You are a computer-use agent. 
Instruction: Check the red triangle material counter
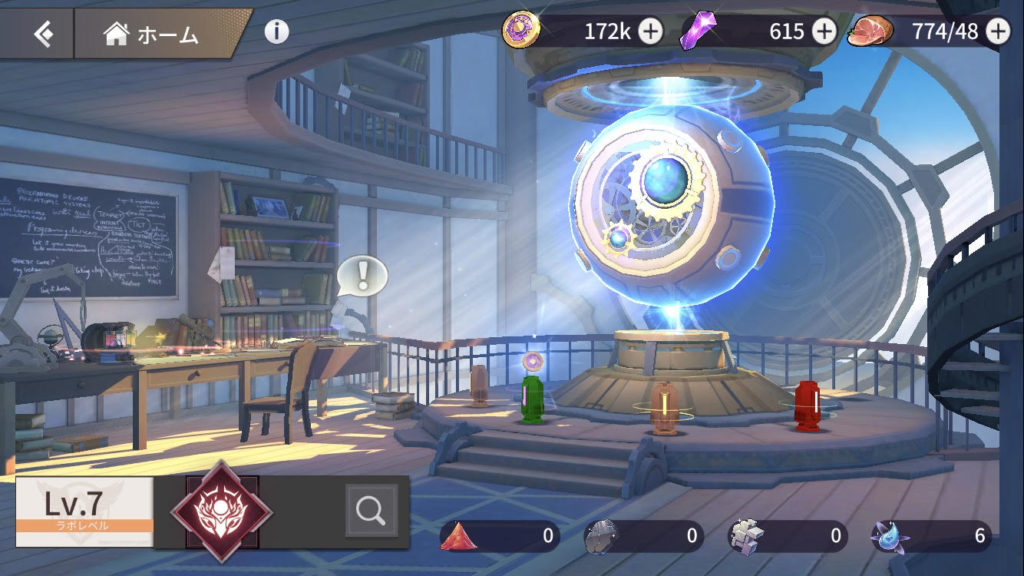point(500,536)
